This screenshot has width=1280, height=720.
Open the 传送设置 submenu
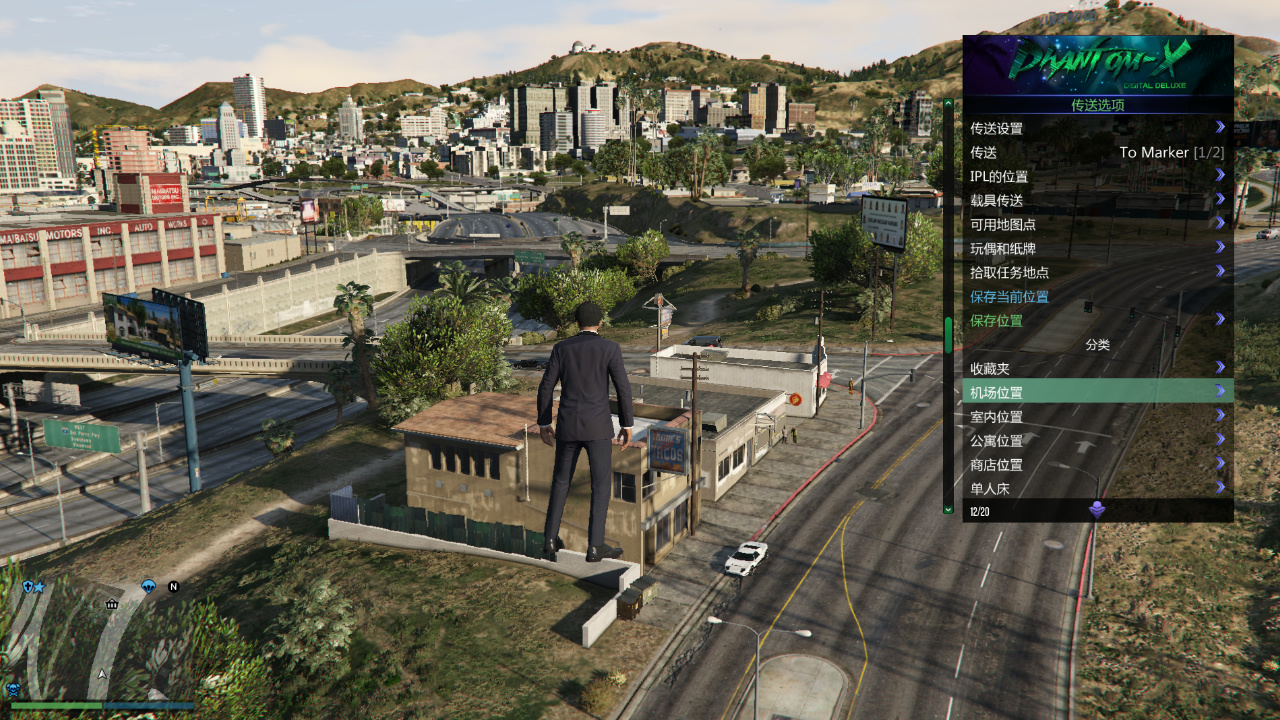pos(1097,128)
